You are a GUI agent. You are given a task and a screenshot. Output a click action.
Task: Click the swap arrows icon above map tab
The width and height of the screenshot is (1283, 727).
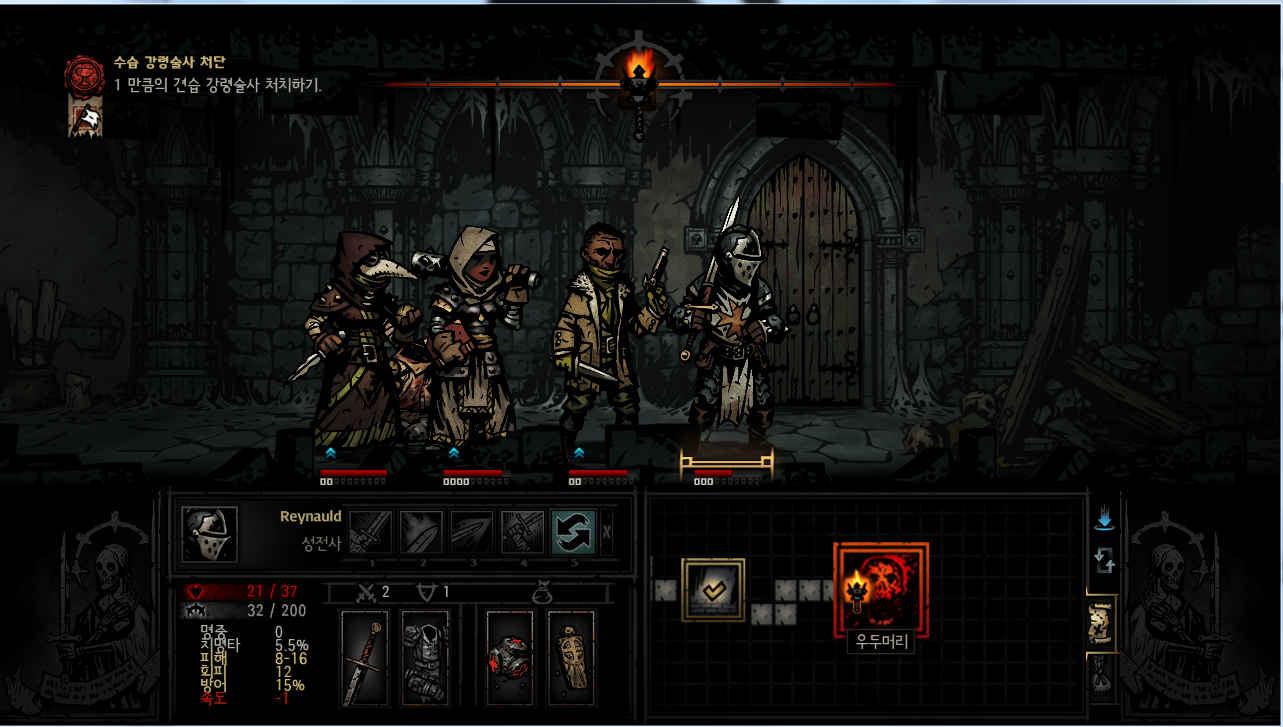click(1104, 560)
